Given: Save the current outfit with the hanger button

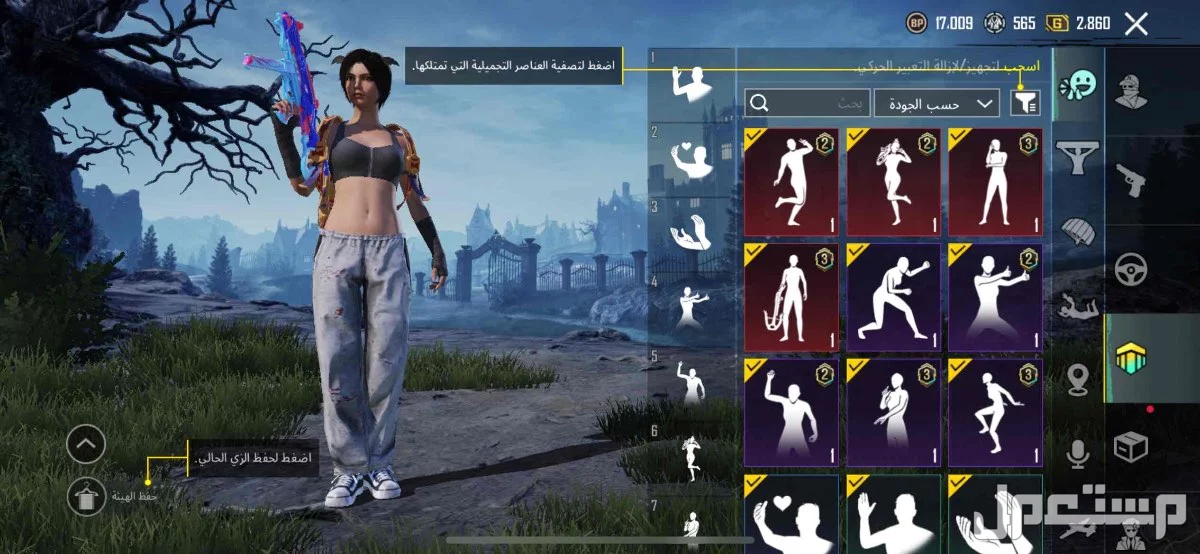Looking at the screenshot, I should pyautogui.click(x=86, y=495).
